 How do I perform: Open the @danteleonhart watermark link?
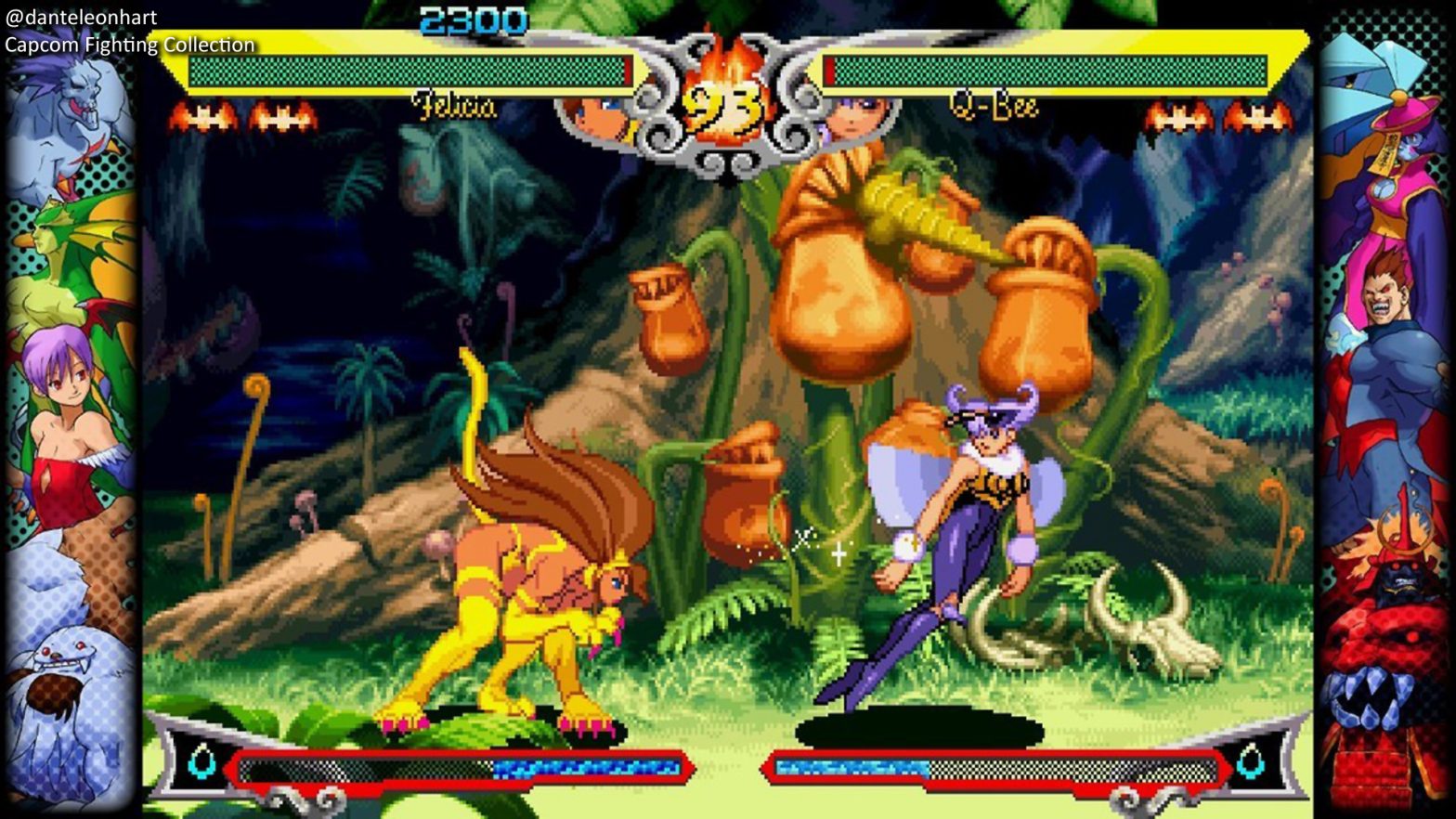[x=79, y=16]
